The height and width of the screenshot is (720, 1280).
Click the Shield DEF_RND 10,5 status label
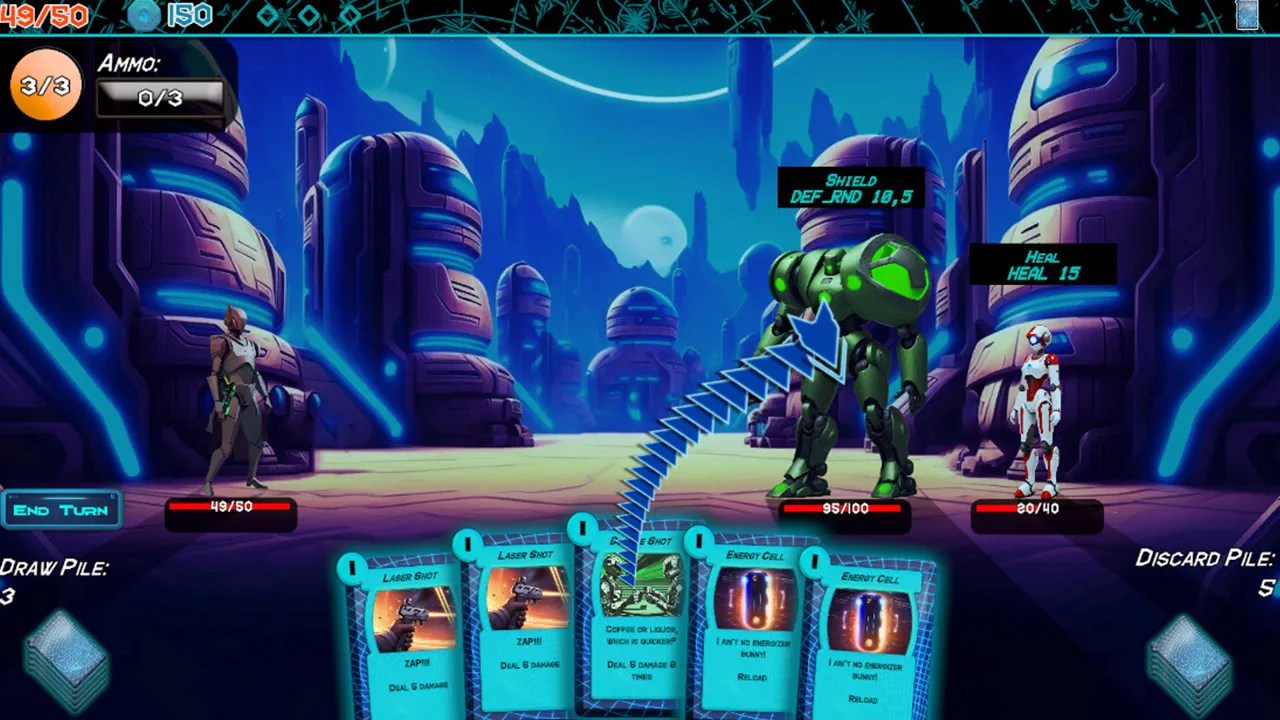pos(852,188)
